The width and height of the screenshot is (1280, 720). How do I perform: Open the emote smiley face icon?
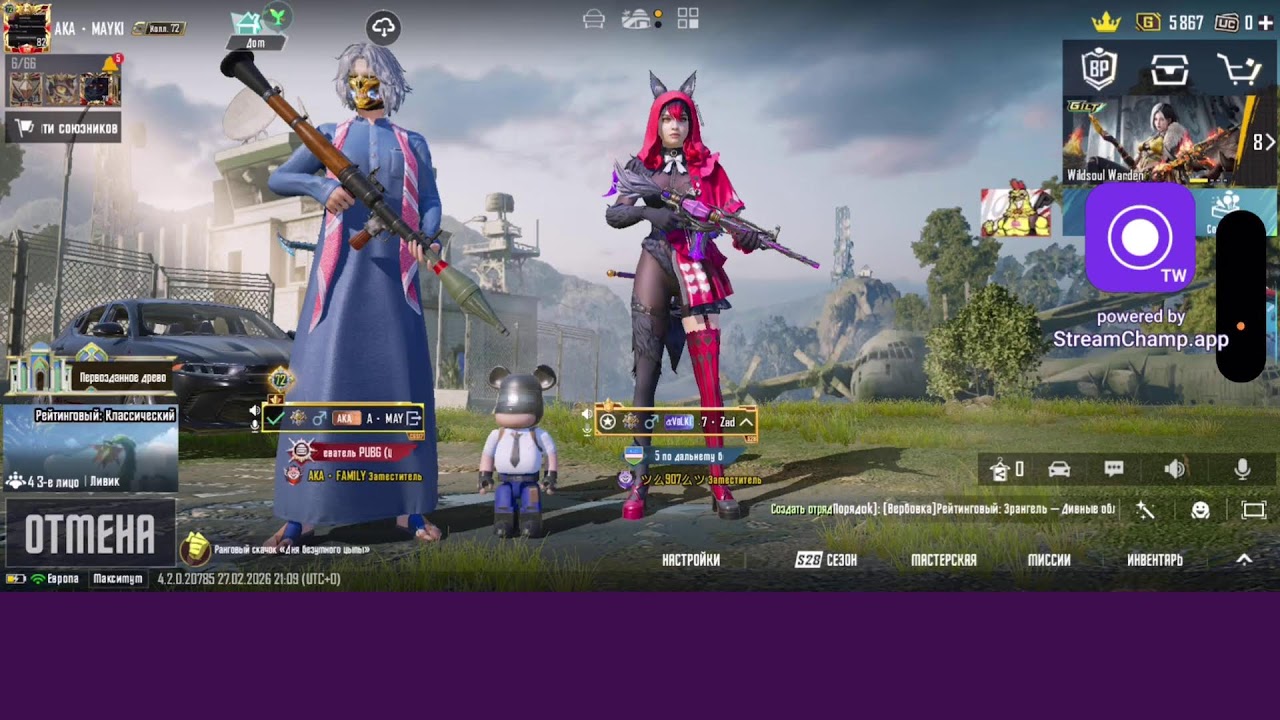[1200, 511]
